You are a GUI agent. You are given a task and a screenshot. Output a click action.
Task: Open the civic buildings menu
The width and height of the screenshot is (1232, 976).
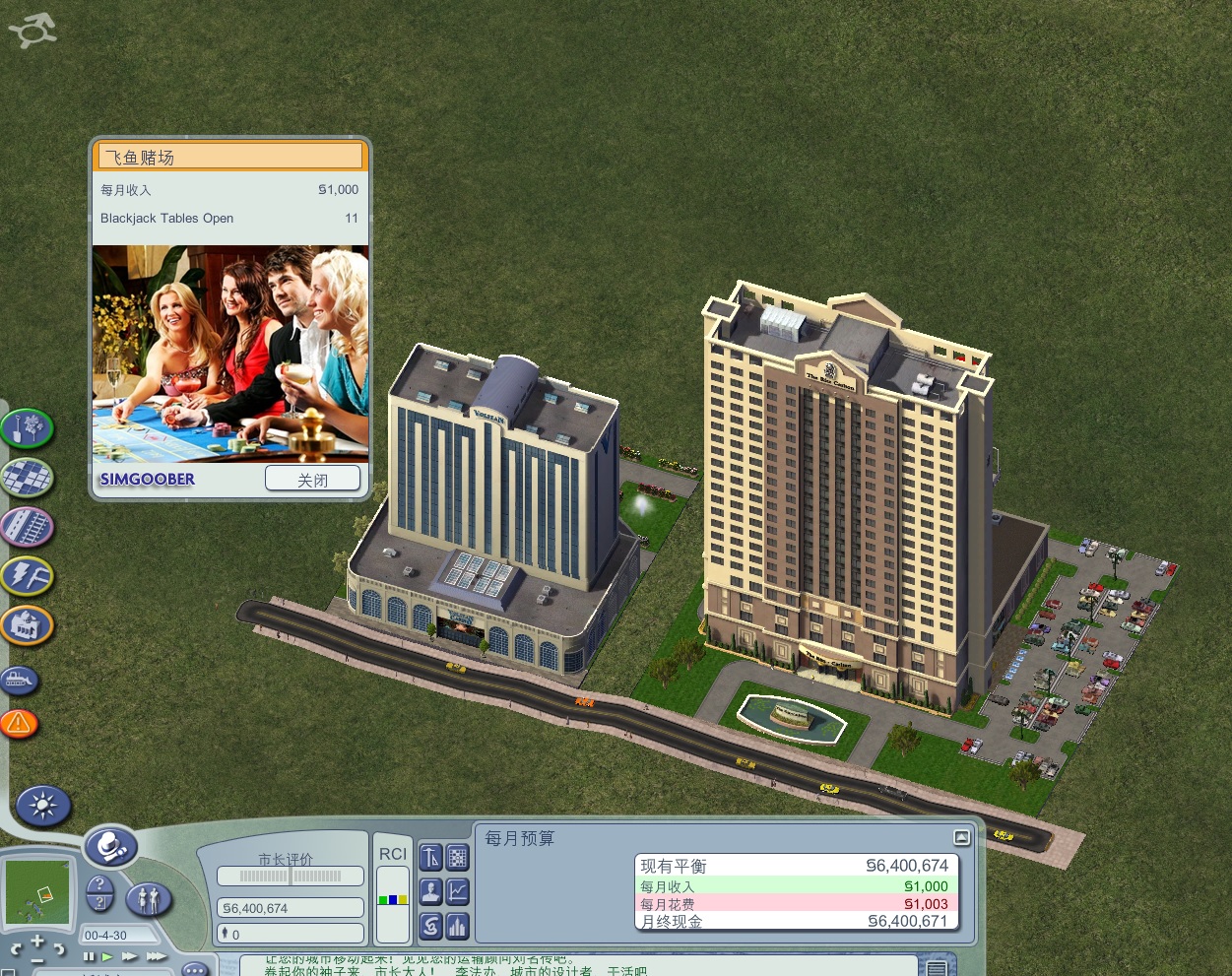pyautogui.click(x=27, y=624)
